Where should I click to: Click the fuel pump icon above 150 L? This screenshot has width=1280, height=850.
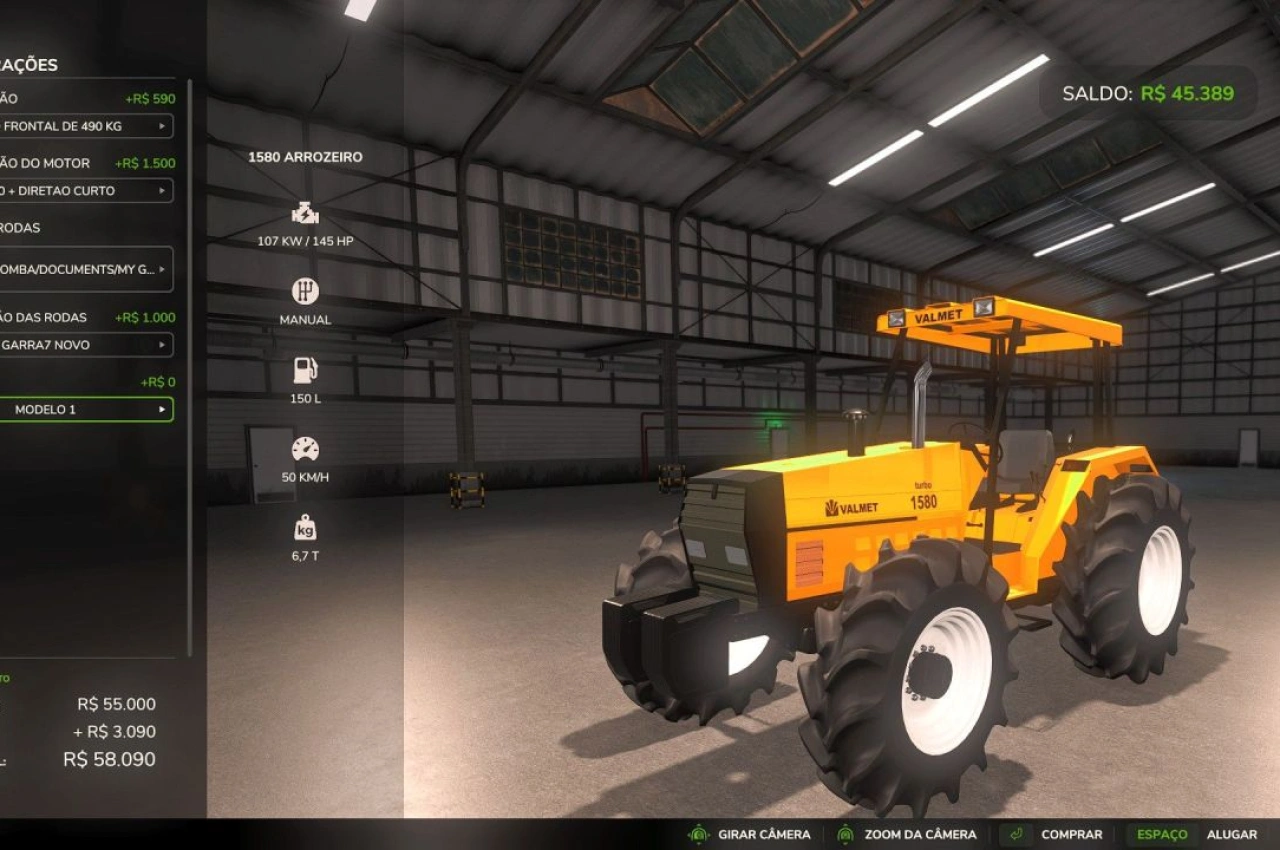tap(303, 372)
